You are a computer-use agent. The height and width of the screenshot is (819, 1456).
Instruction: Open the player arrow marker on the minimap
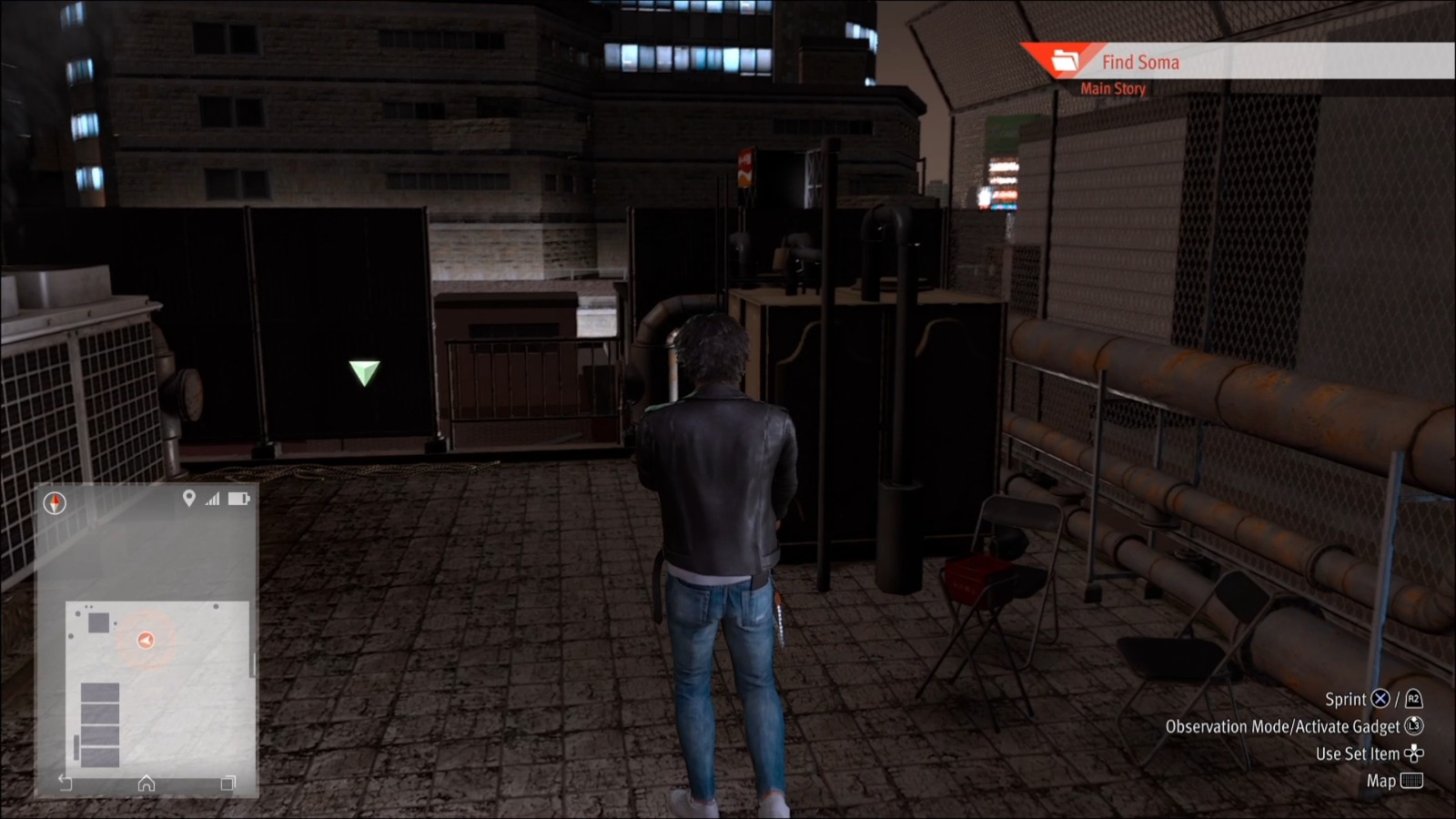pos(146,639)
